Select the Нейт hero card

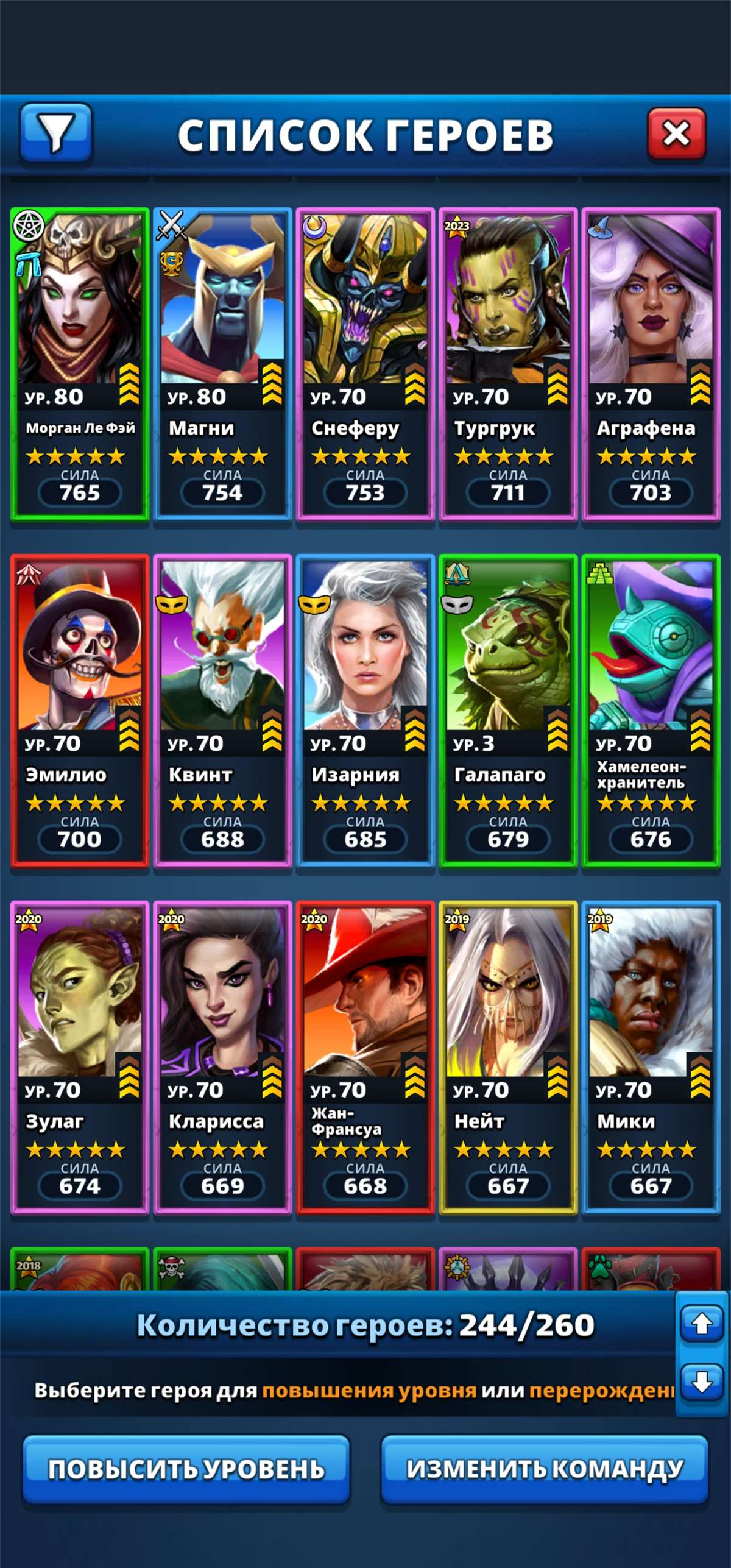click(508, 1057)
